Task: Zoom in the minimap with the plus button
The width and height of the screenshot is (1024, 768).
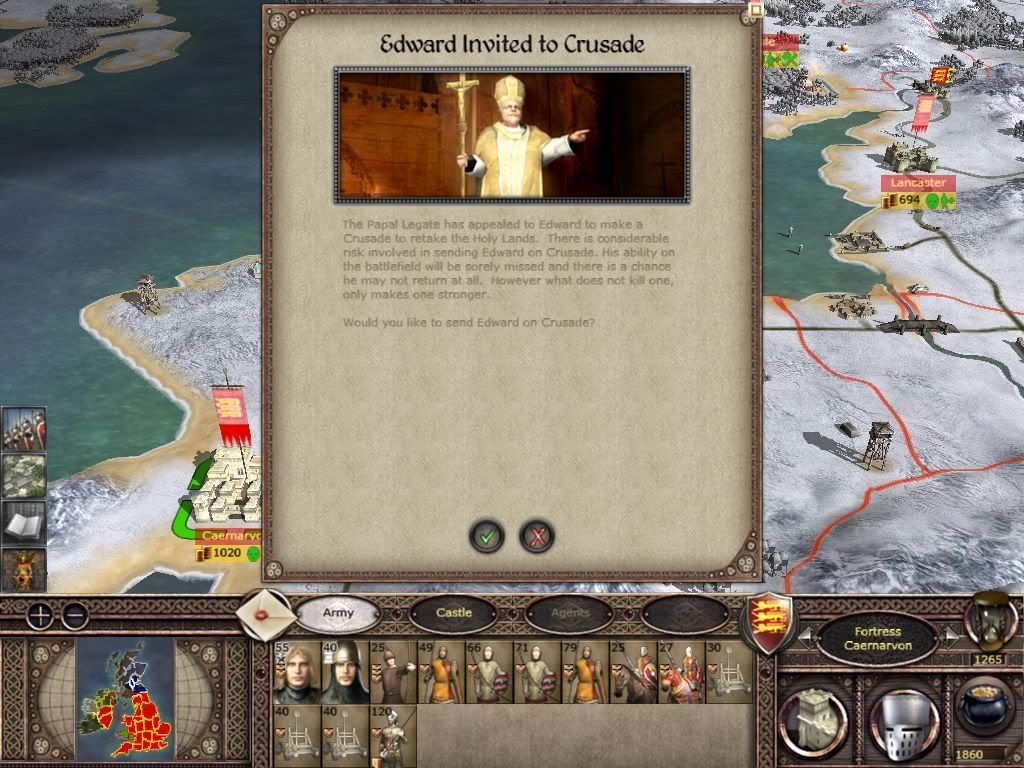Action: (x=39, y=615)
